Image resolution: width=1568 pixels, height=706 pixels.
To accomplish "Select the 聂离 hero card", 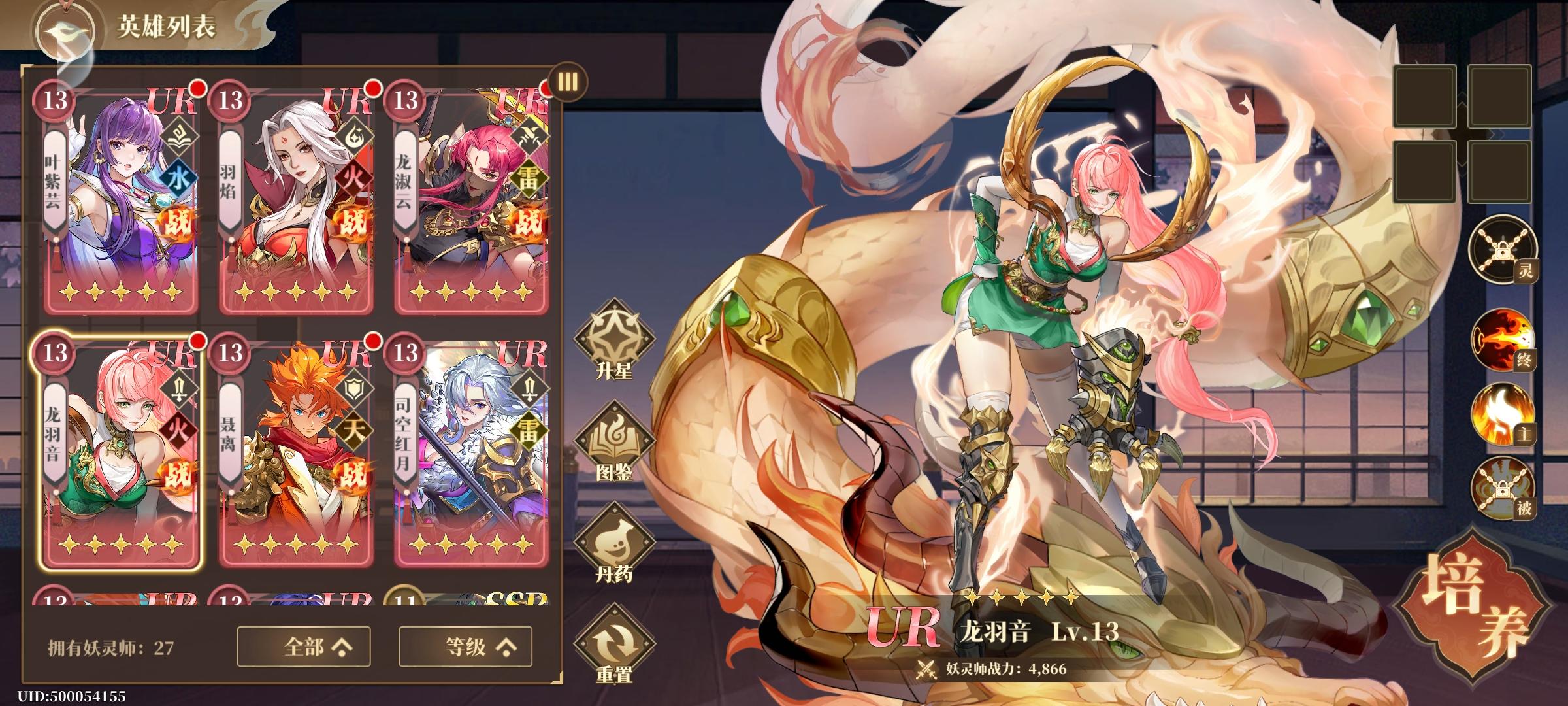I will pos(293,458).
